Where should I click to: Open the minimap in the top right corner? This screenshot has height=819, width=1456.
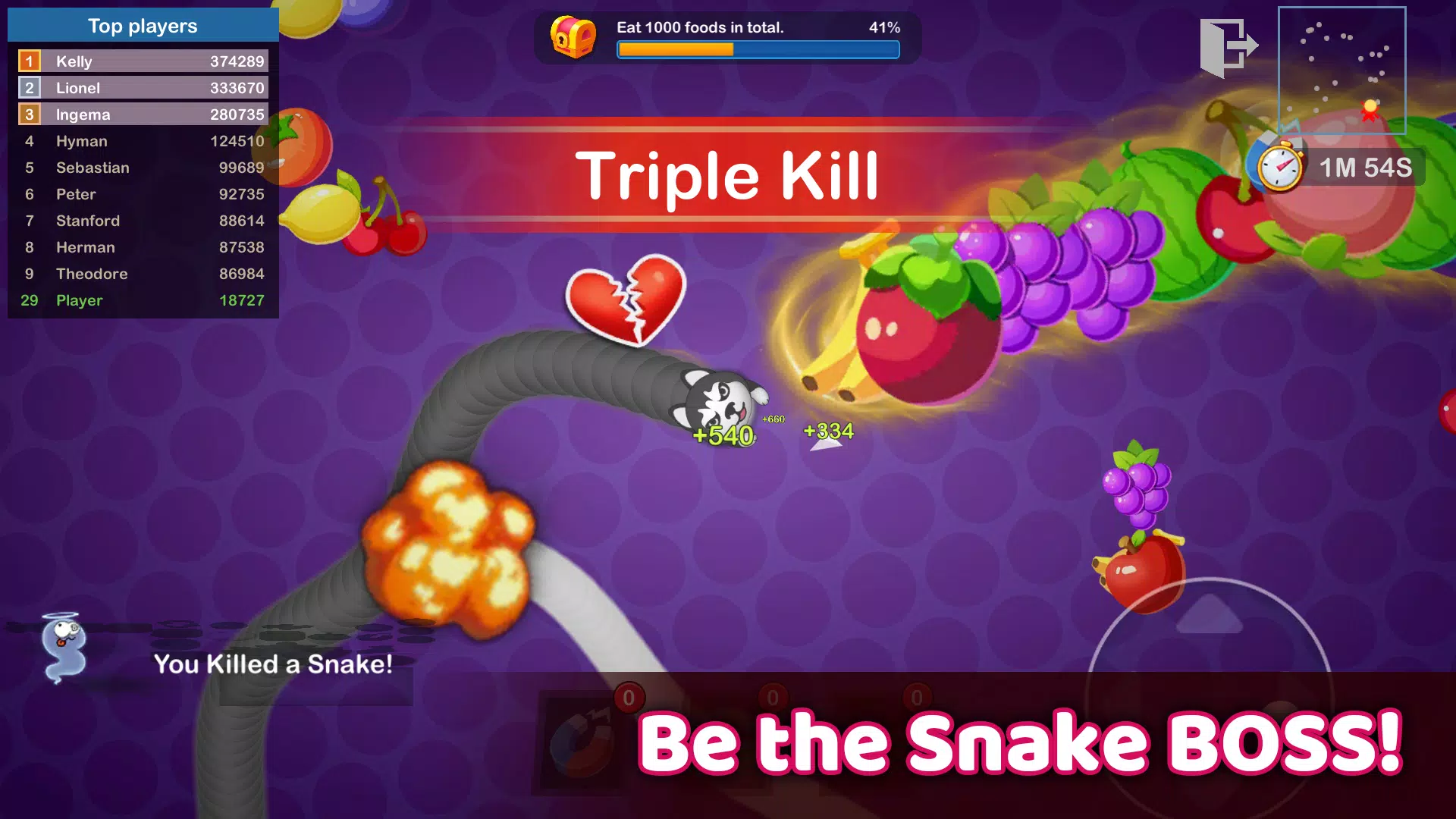point(1342,72)
